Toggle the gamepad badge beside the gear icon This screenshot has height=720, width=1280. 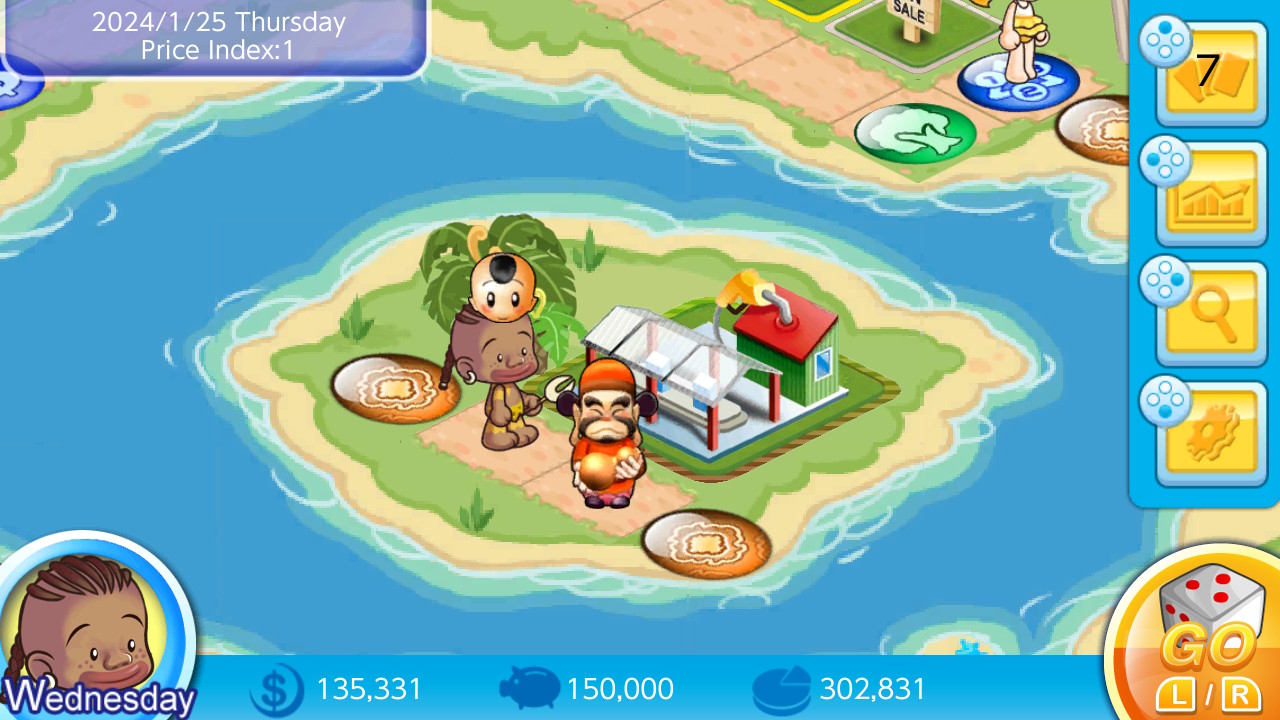click(x=1163, y=400)
